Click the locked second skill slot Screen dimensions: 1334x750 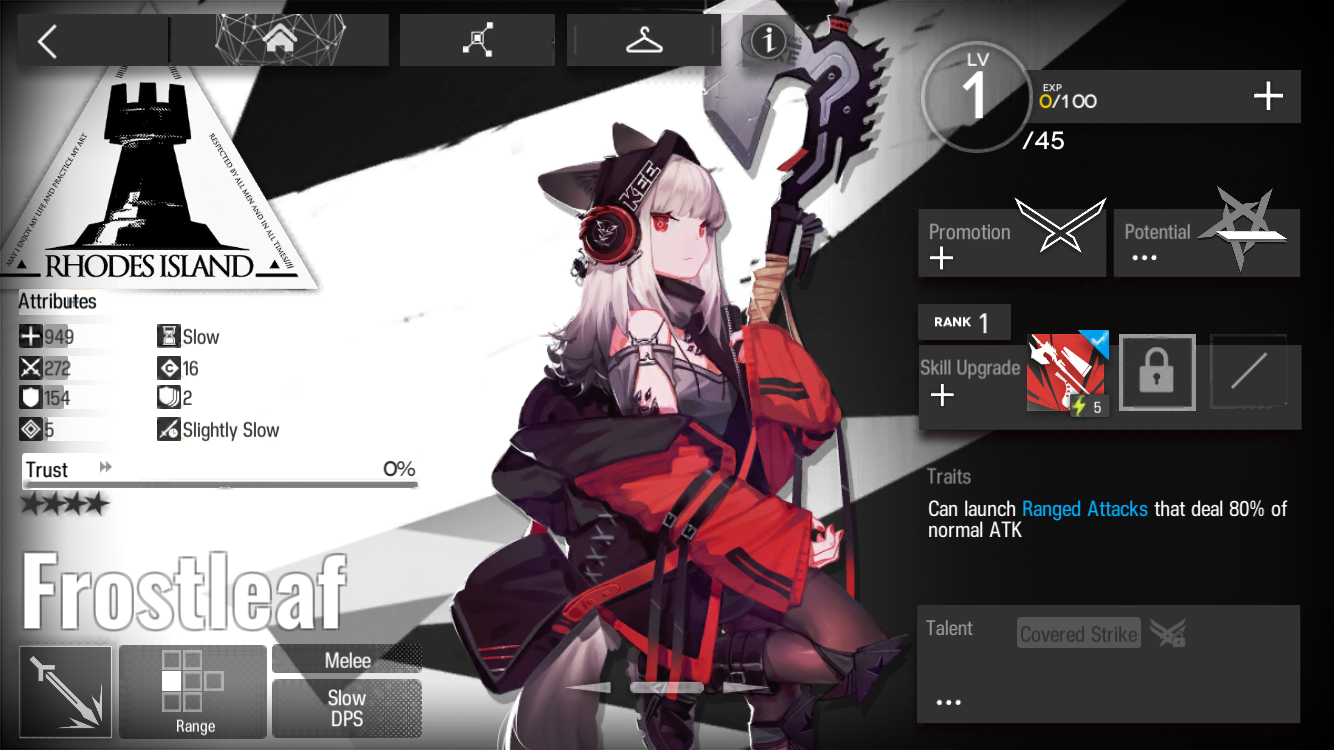(x=1156, y=372)
